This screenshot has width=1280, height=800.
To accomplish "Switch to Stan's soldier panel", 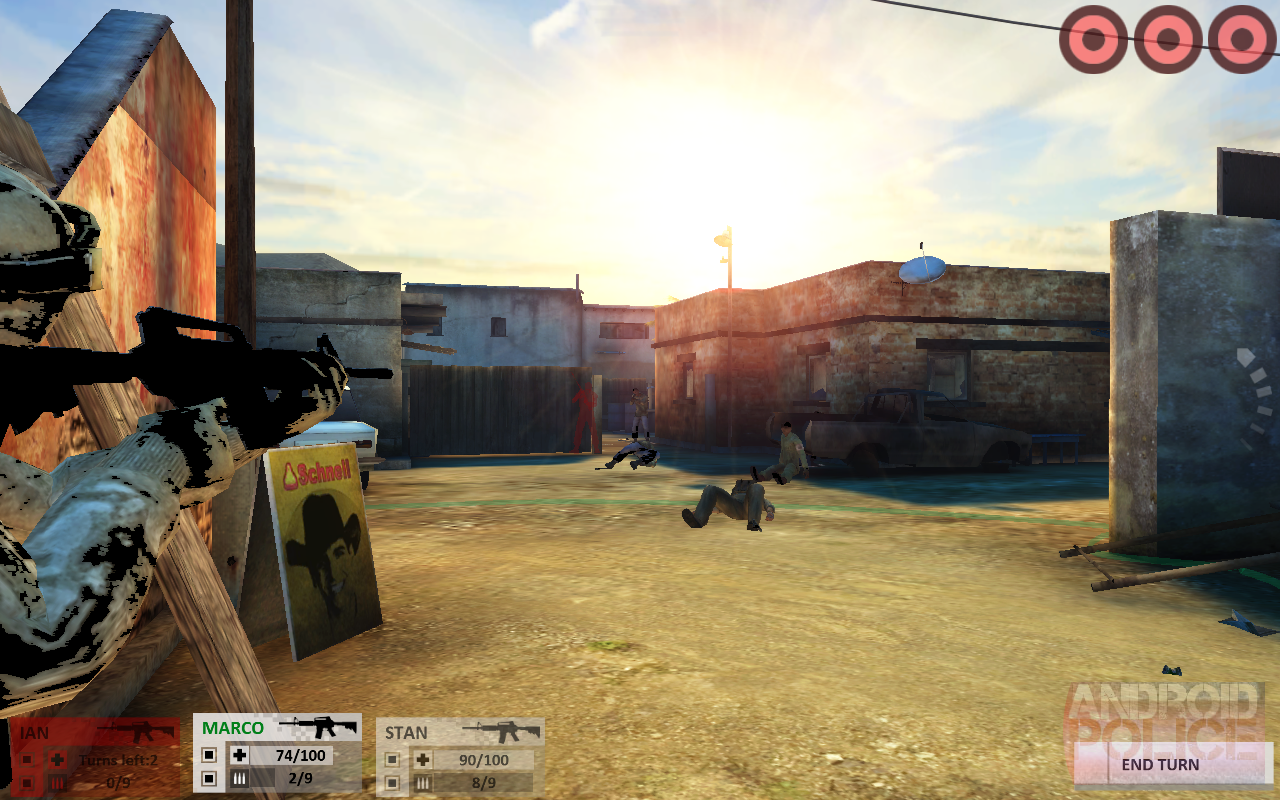I will (x=406, y=732).
